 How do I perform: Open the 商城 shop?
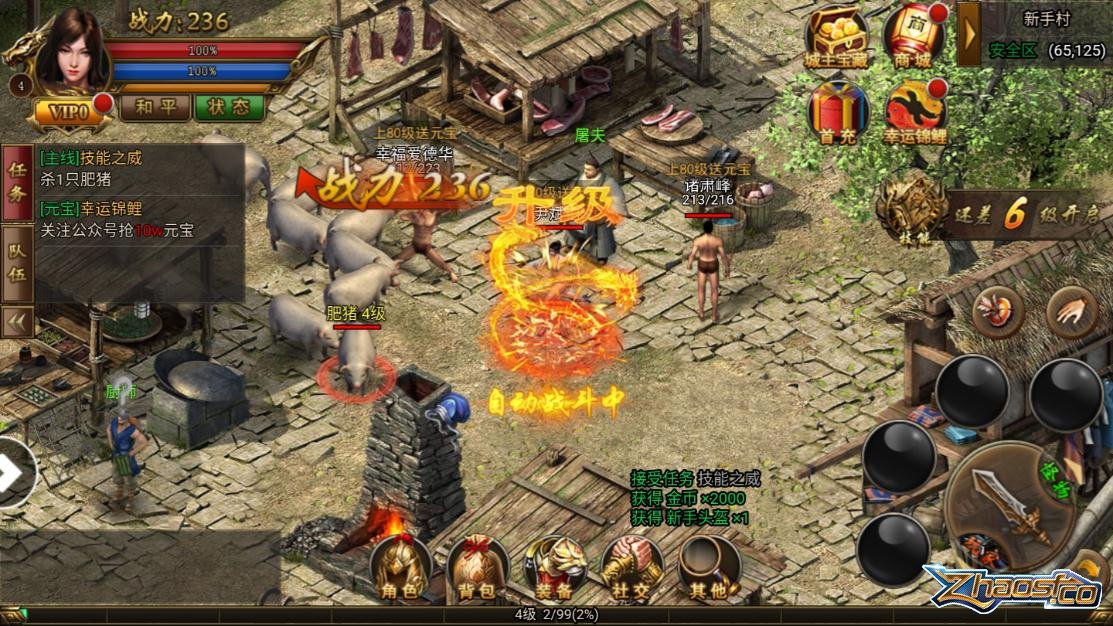[x=913, y=37]
